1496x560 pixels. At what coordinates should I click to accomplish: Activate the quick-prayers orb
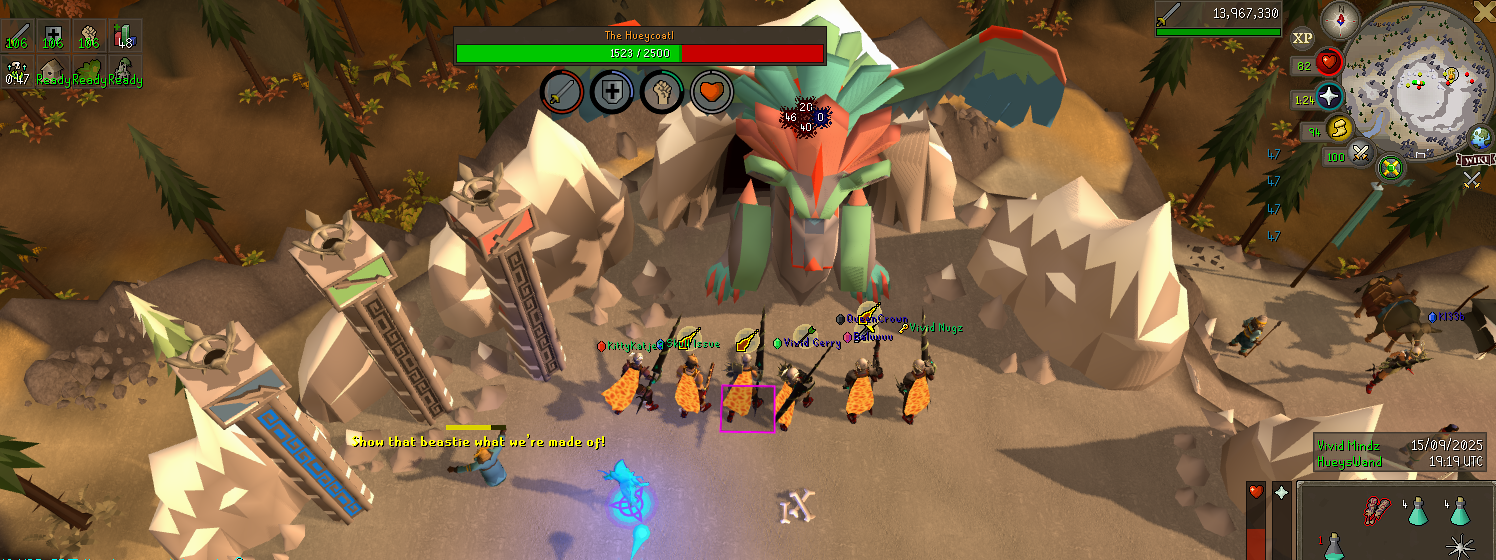coord(1330,97)
